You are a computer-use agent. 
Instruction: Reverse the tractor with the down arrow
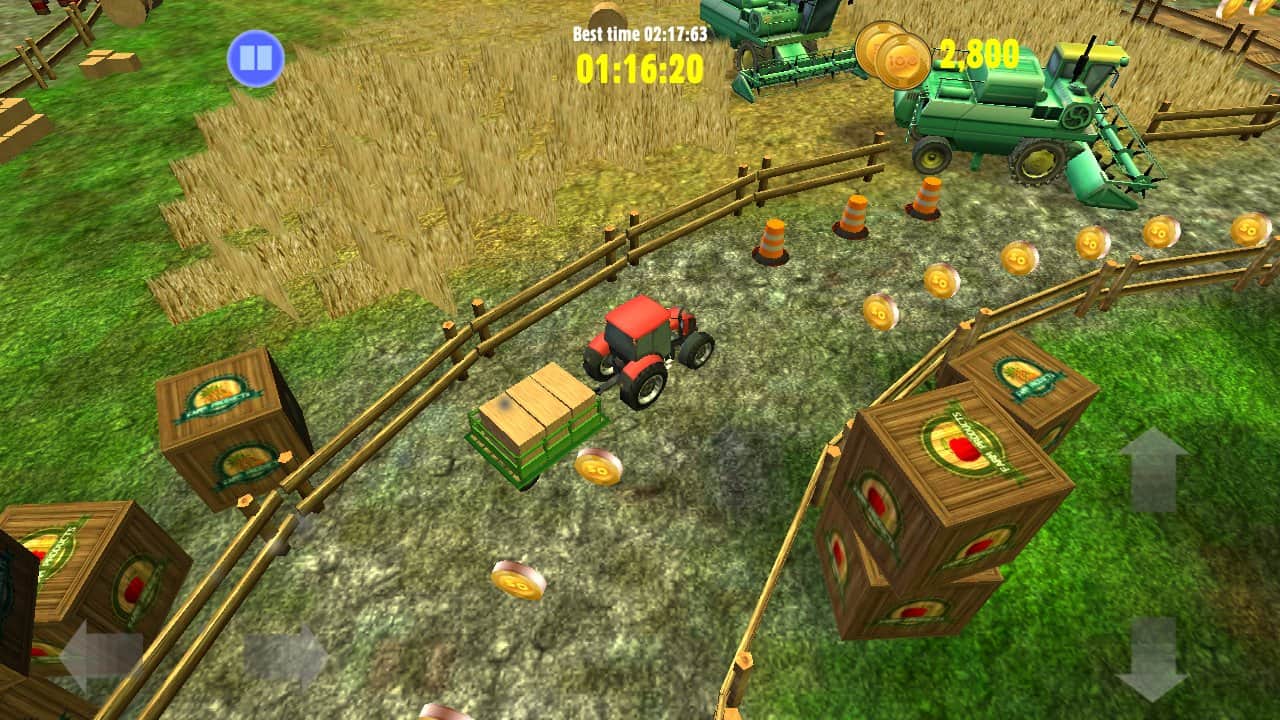pyautogui.click(x=1152, y=658)
